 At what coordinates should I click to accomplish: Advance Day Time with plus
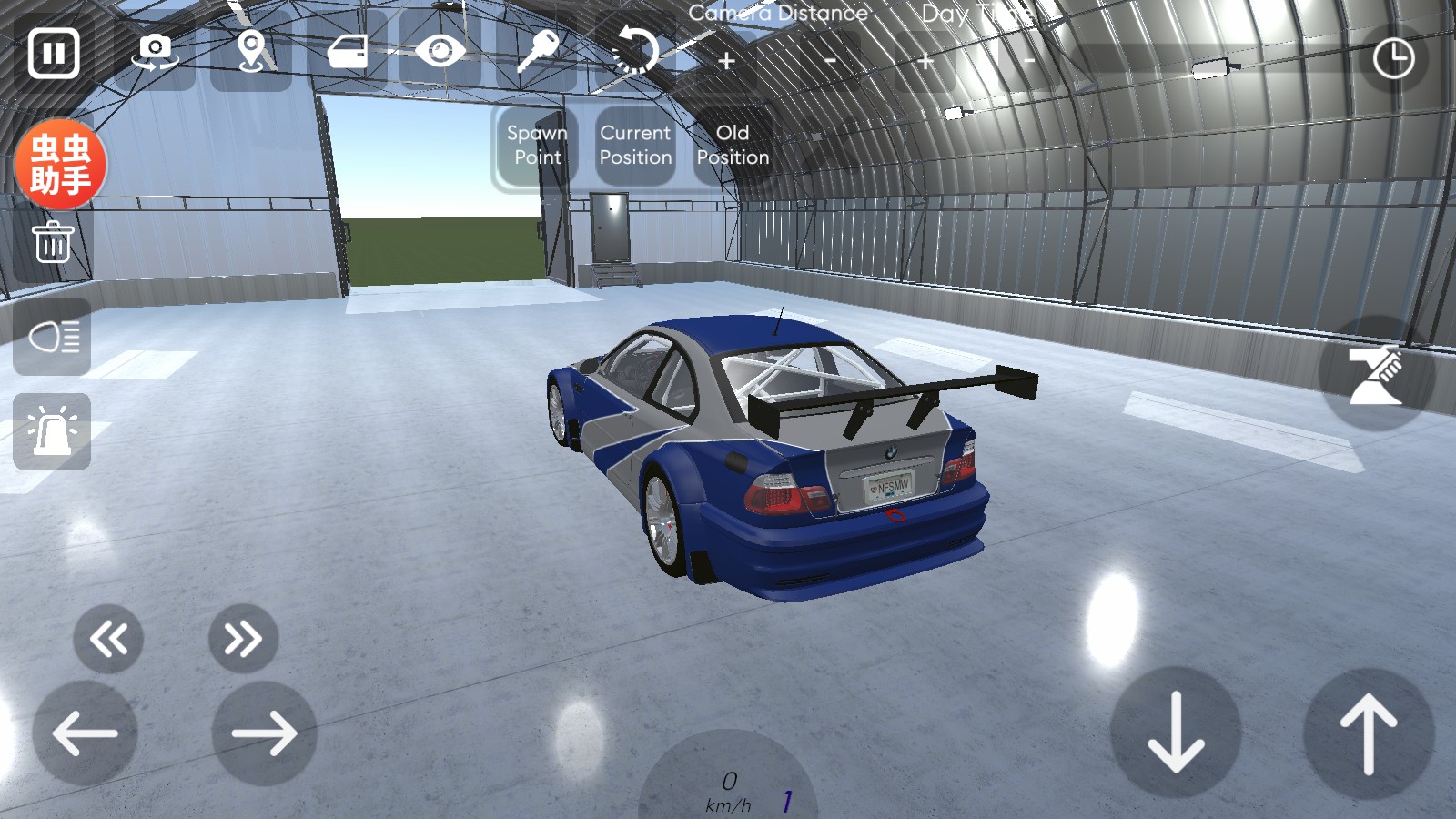point(925,62)
